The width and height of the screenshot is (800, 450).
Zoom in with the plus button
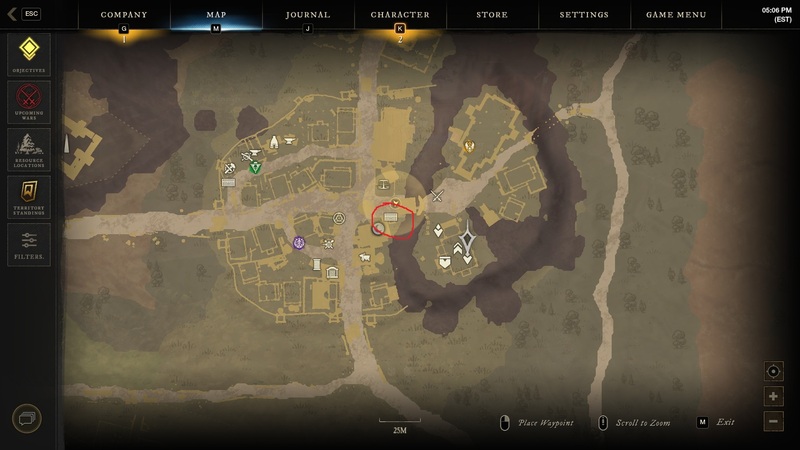(x=773, y=396)
